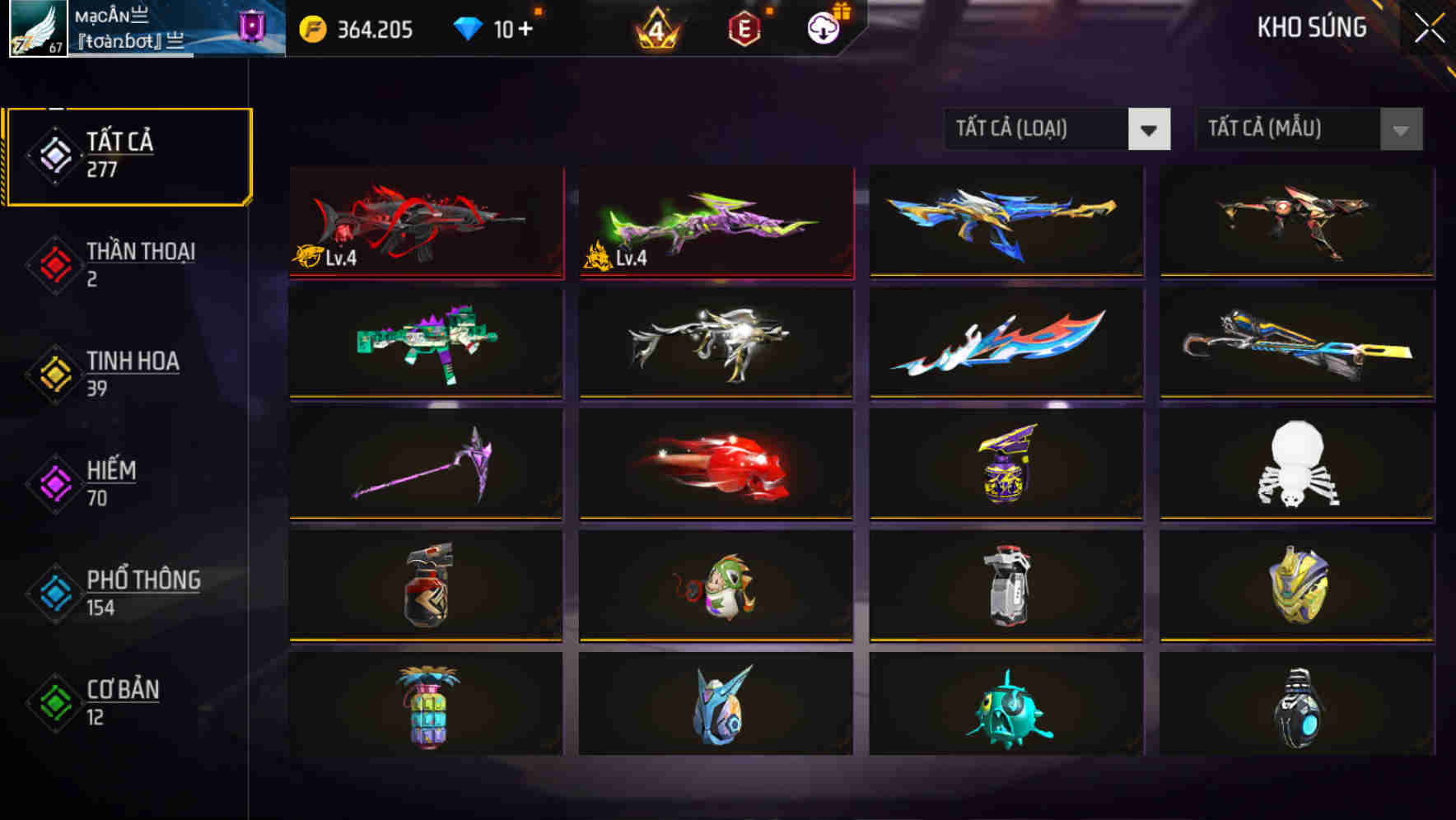Select the TẤT CẢ category with 277 items
The image size is (1456, 820).
(128, 153)
